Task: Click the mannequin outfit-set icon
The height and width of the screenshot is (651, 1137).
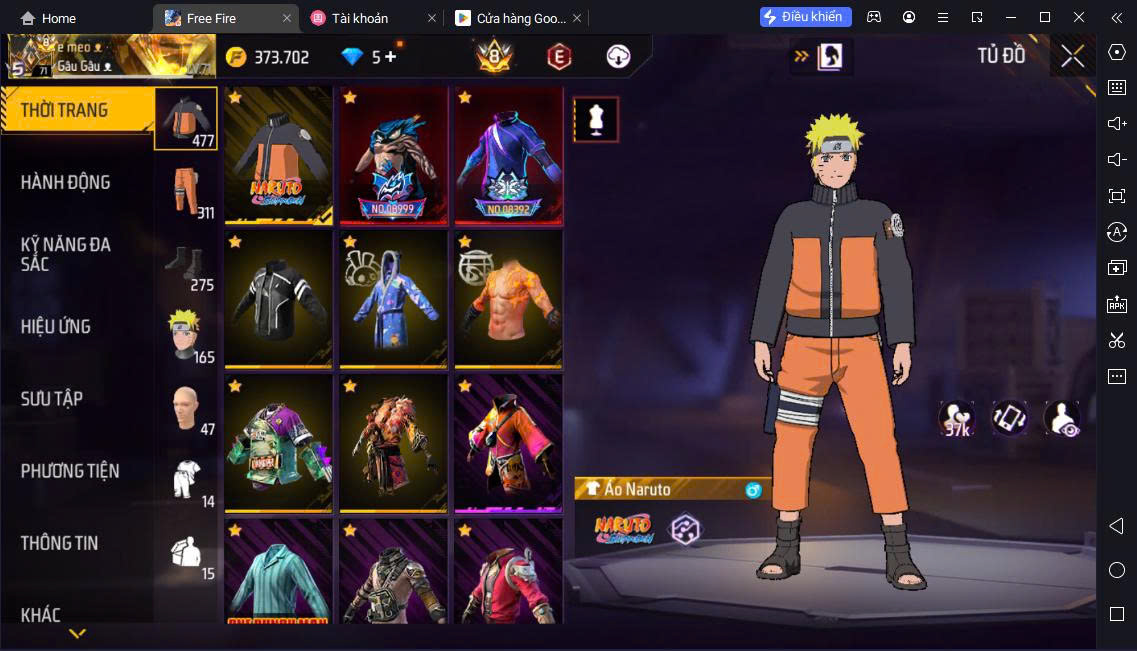Action: (596, 120)
